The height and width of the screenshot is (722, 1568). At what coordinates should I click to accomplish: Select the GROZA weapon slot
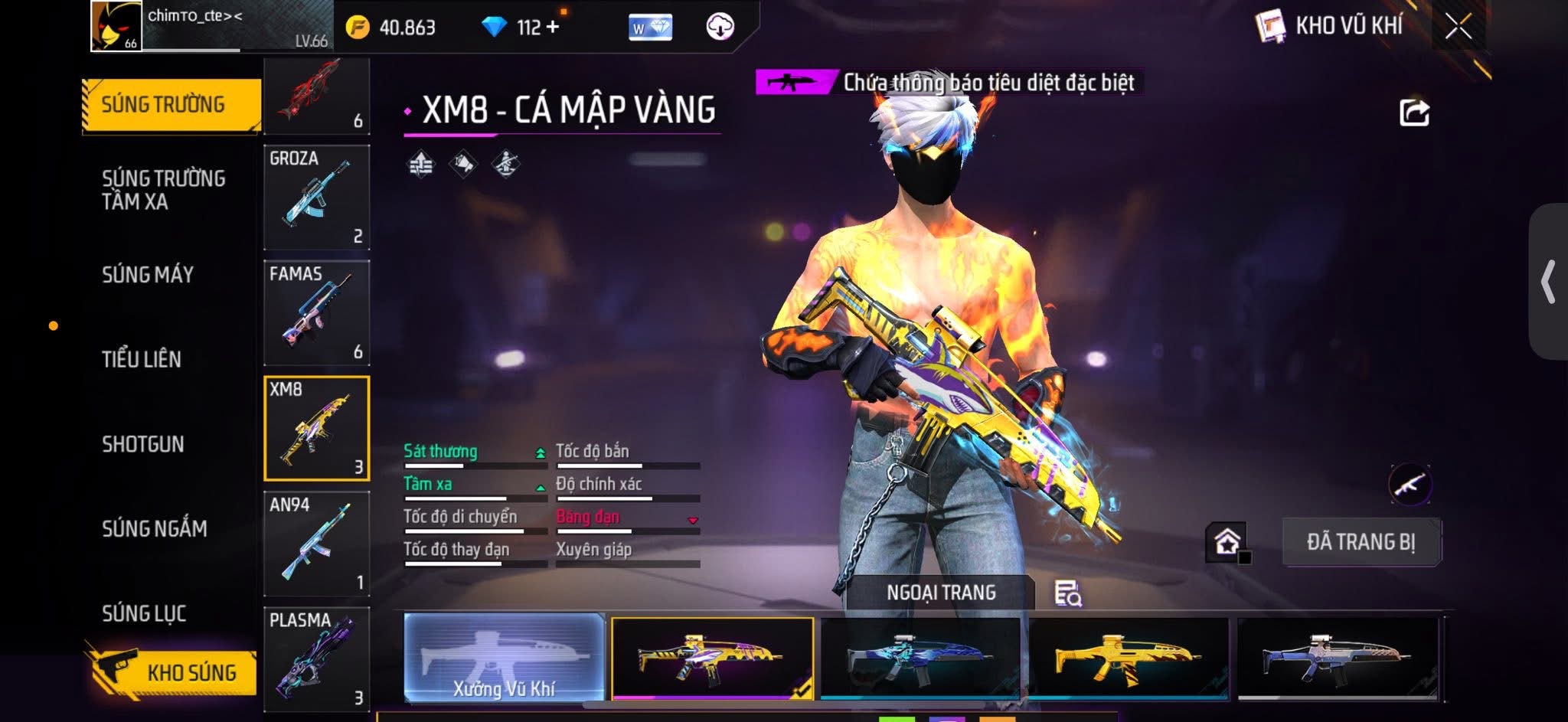coord(316,198)
